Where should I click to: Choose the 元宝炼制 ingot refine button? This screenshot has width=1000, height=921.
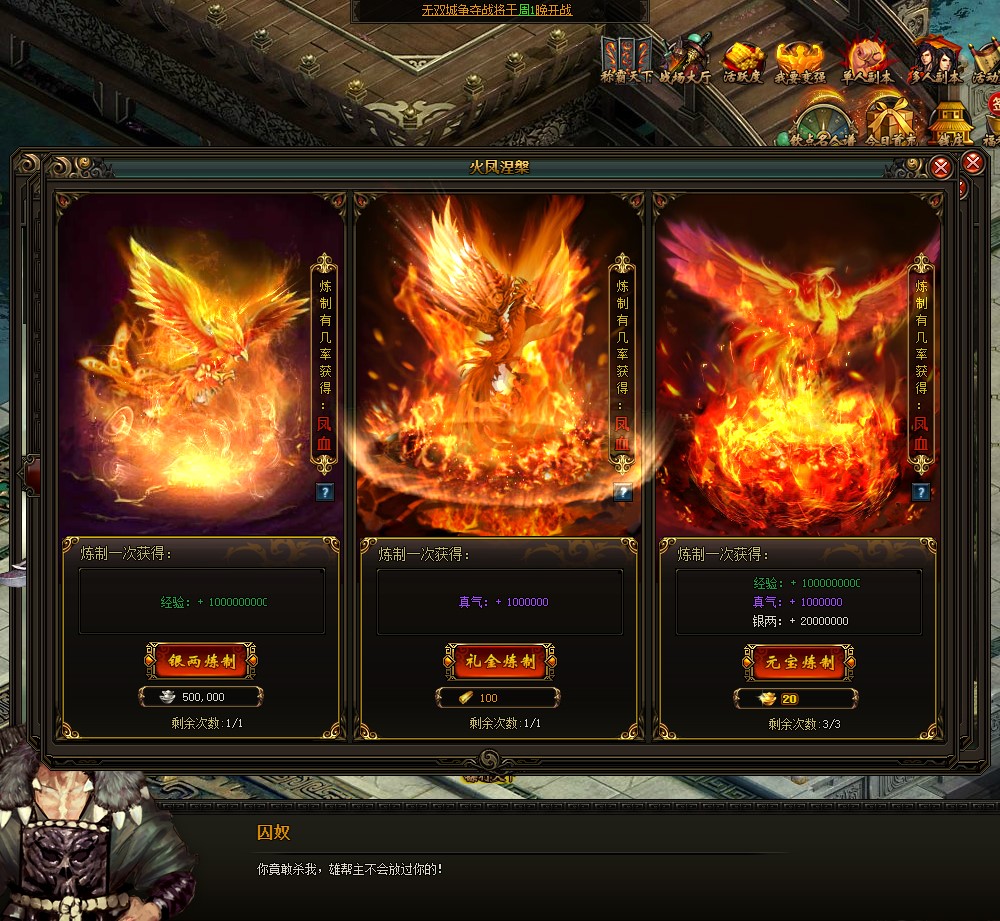pyautogui.click(x=797, y=661)
